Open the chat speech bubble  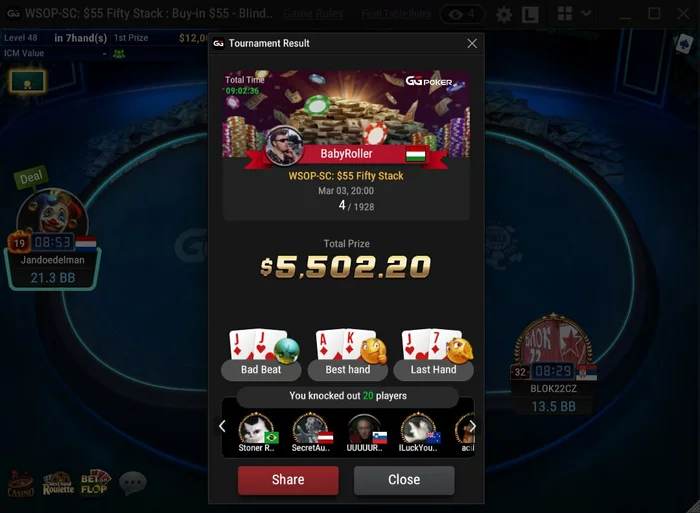133,484
